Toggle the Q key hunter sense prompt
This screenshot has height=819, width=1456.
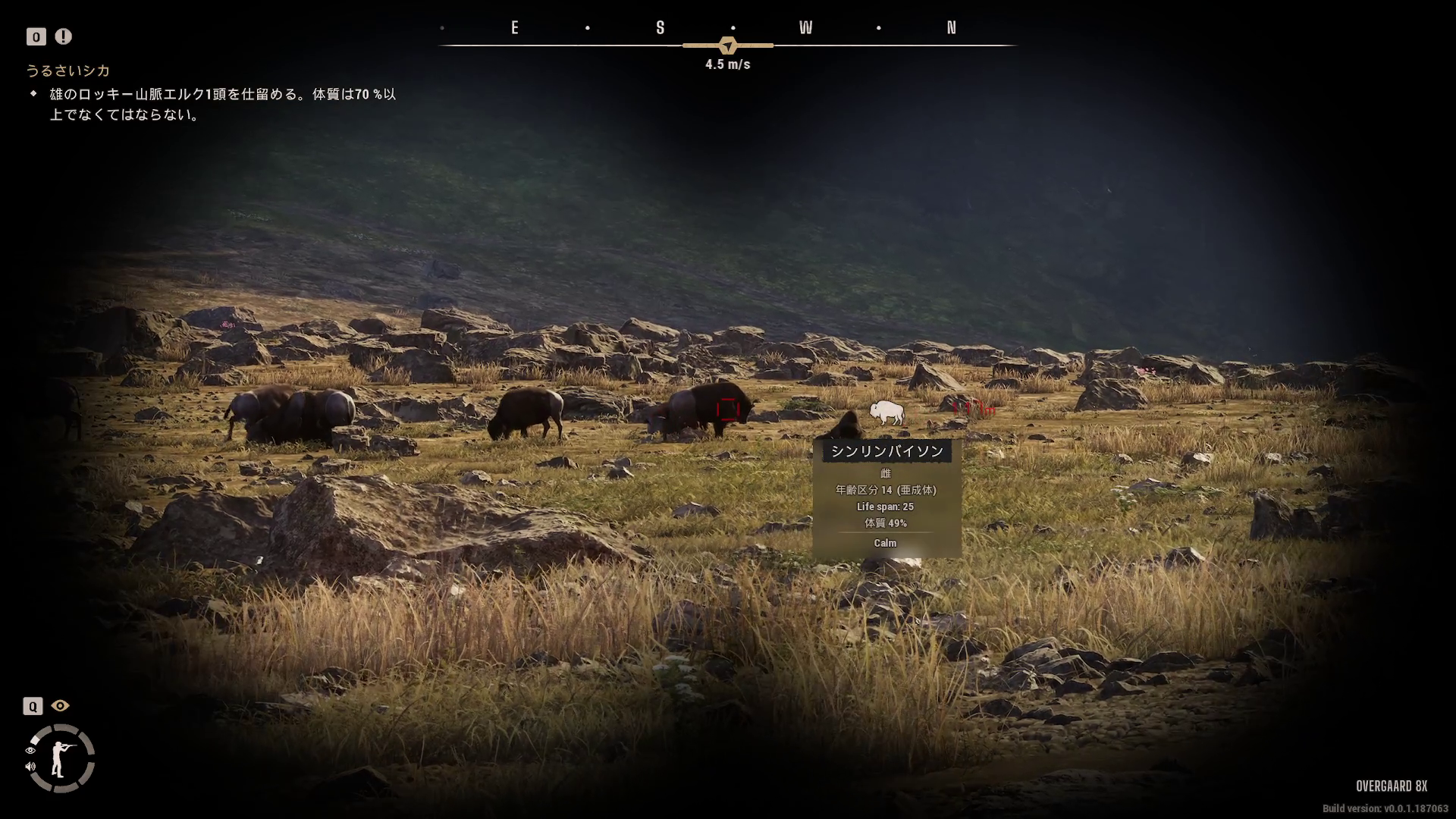pyautogui.click(x=33, y=706)
